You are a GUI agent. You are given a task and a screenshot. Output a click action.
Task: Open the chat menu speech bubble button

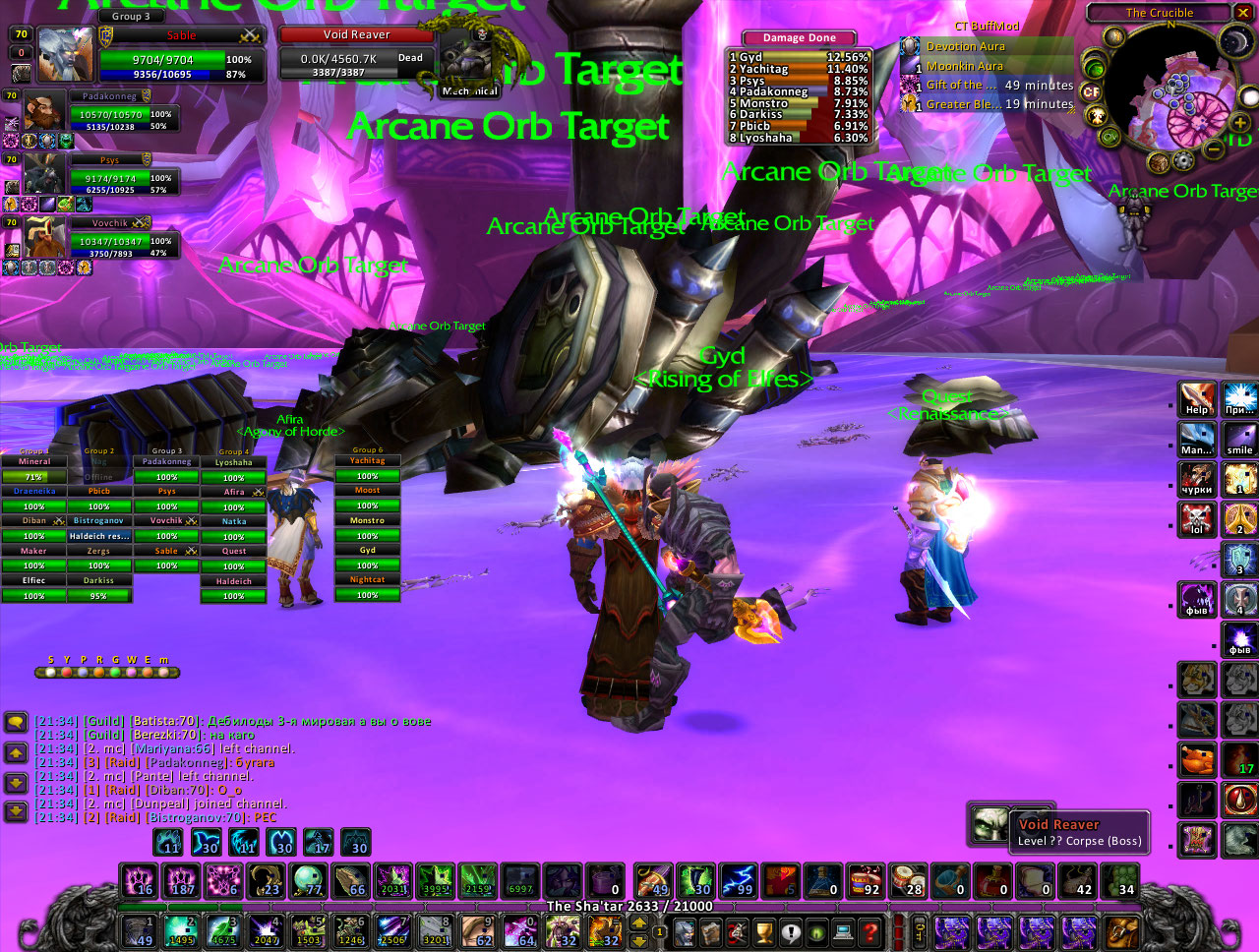[16, 722]
